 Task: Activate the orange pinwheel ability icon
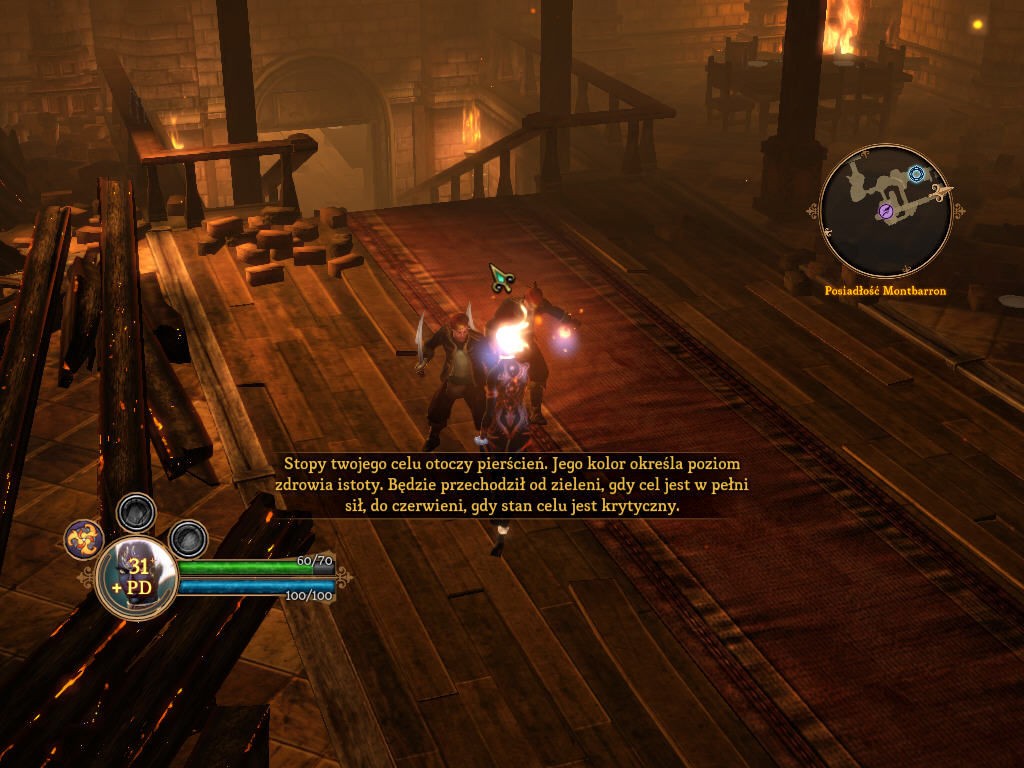pyautogui.click(x=84, y=540)
